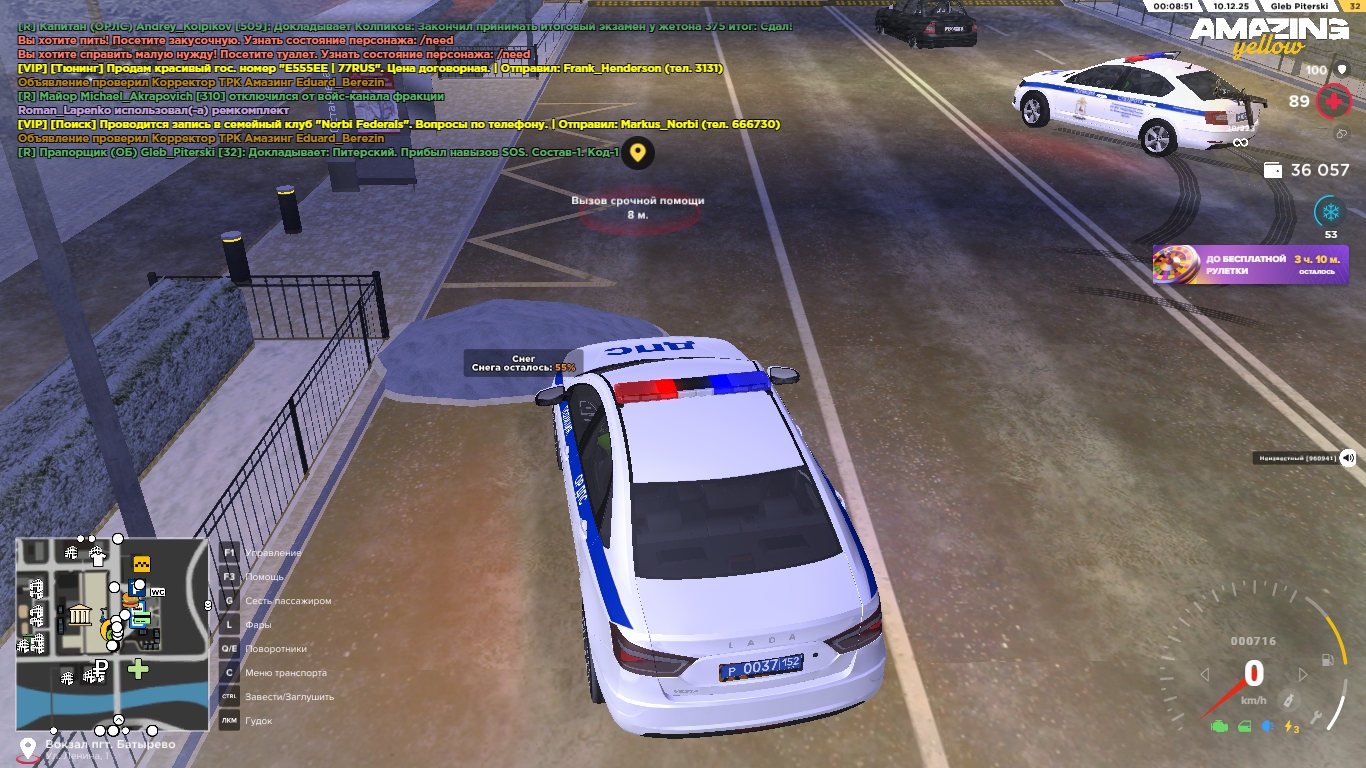Click the bank building minimap marker

(80, 614)
